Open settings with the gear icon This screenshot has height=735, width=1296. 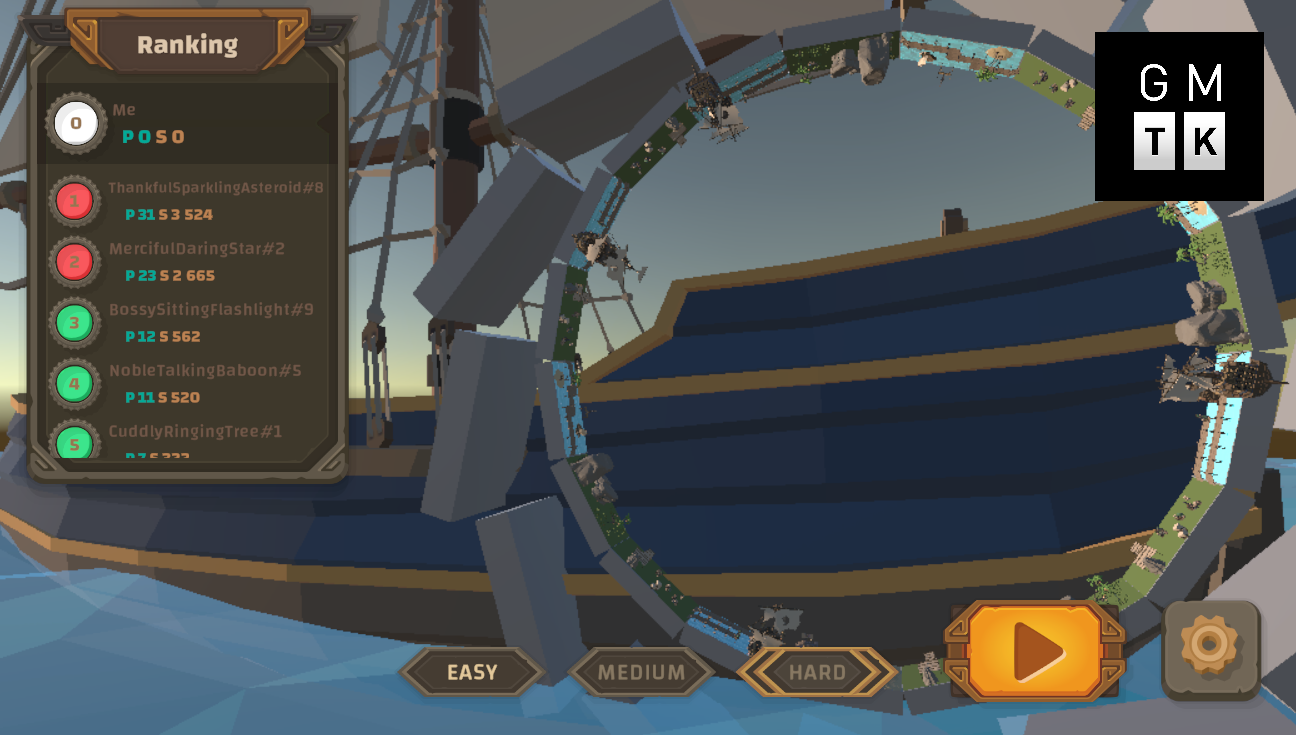pyautogui.click(x=1210, y=649)
